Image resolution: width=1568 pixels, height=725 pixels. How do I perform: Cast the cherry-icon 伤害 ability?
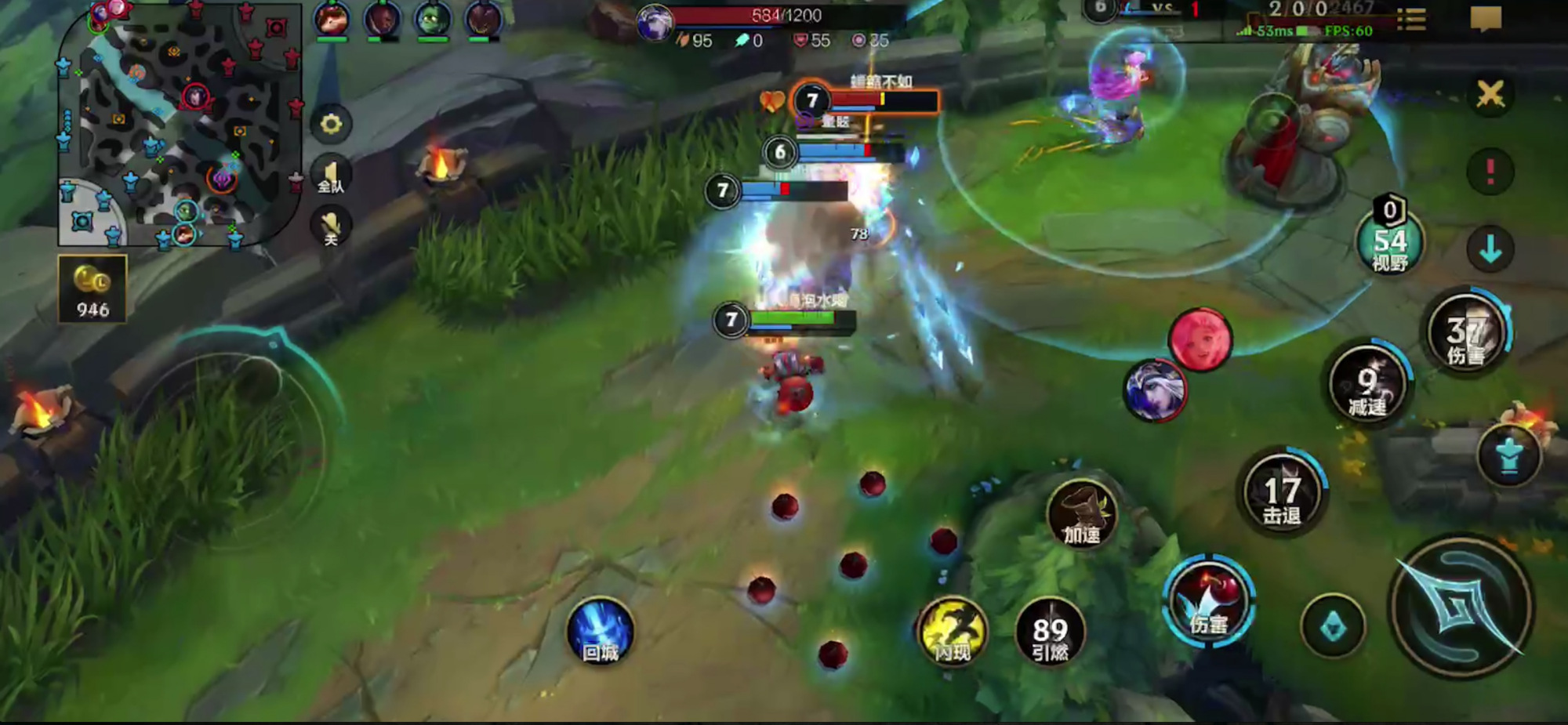tap(1208, 602)
